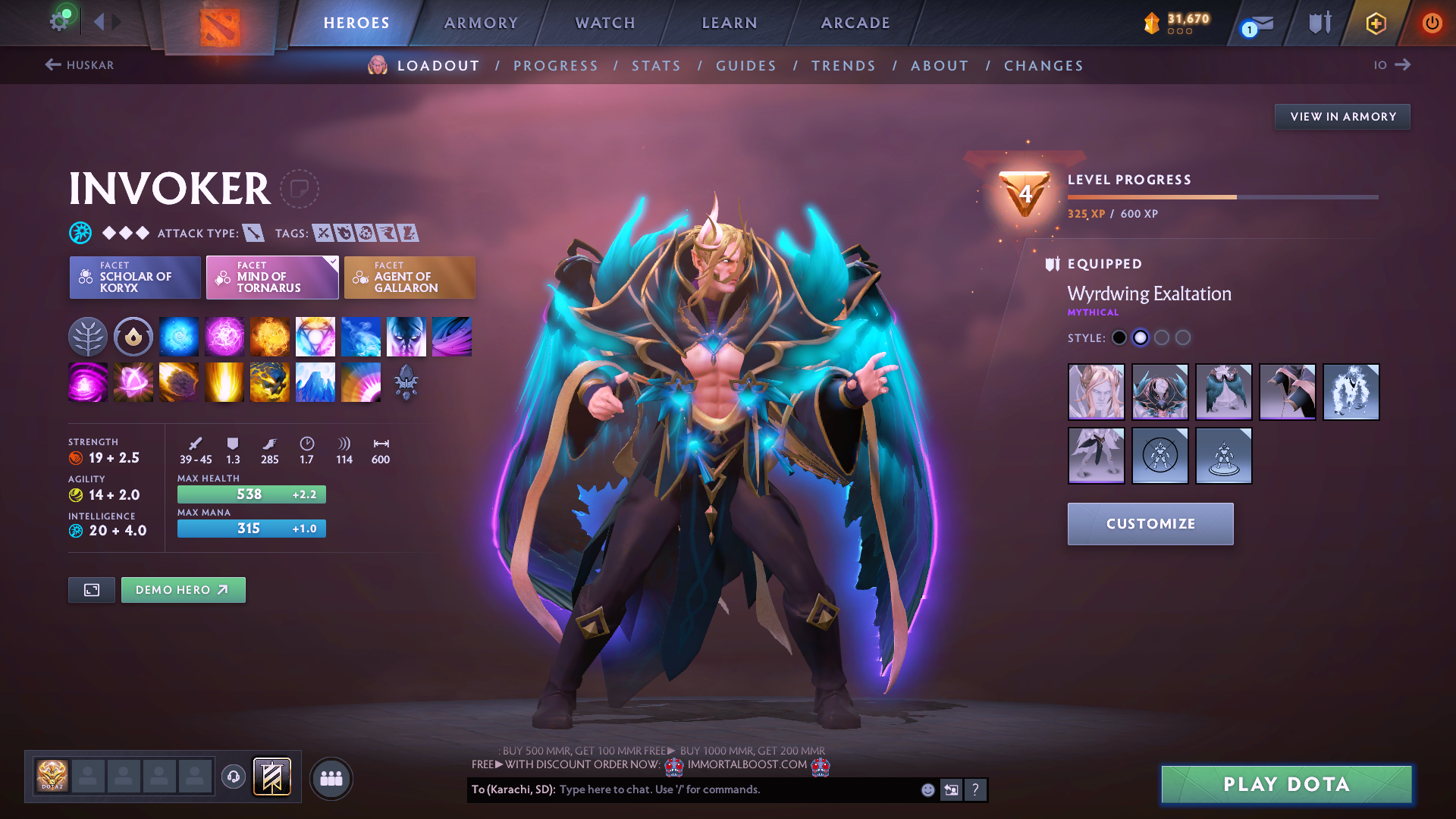Click the Demo Hero button
Image resolution: width=1456 pixels, height=819 pixels.
pyautogui.click(x=183, y=590)
